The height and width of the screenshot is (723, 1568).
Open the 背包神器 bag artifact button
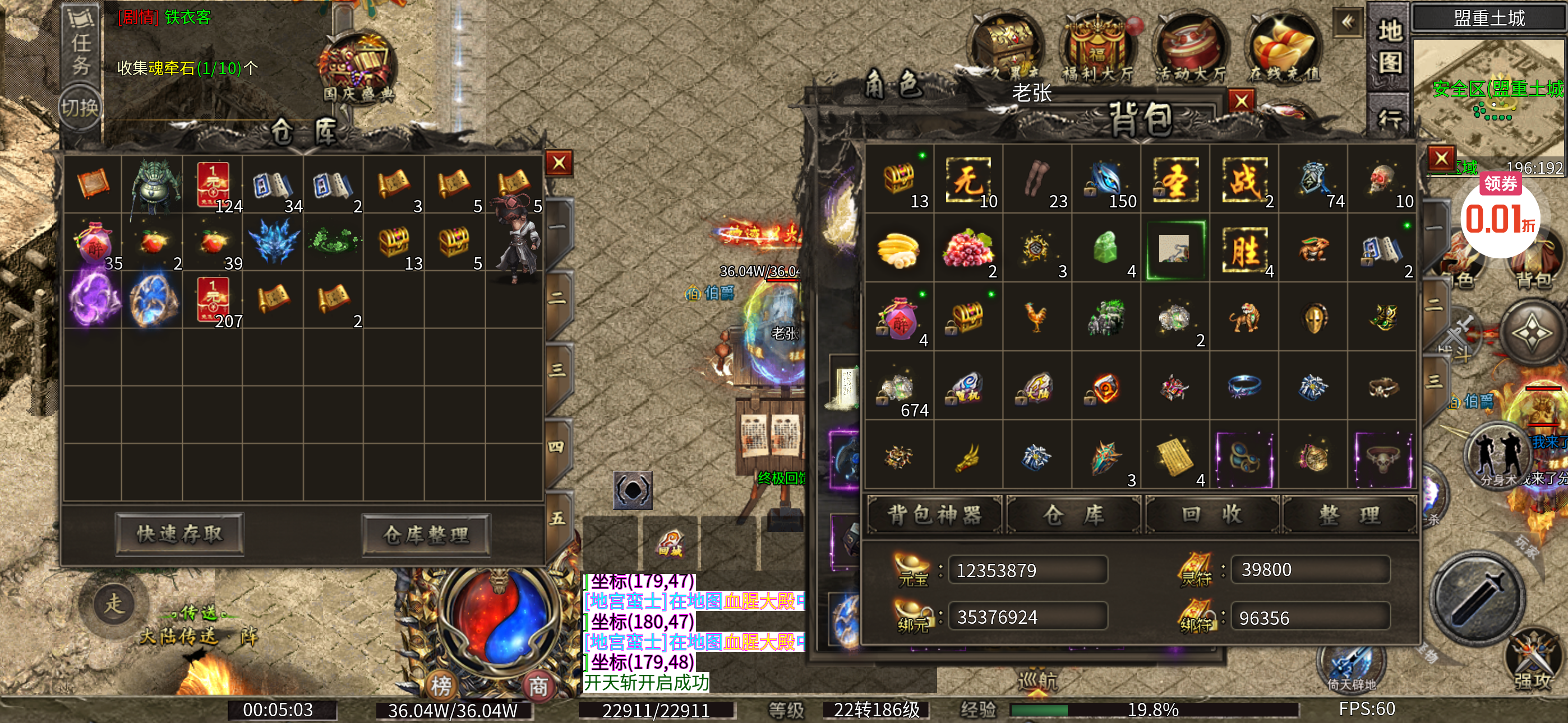point(934,515)
